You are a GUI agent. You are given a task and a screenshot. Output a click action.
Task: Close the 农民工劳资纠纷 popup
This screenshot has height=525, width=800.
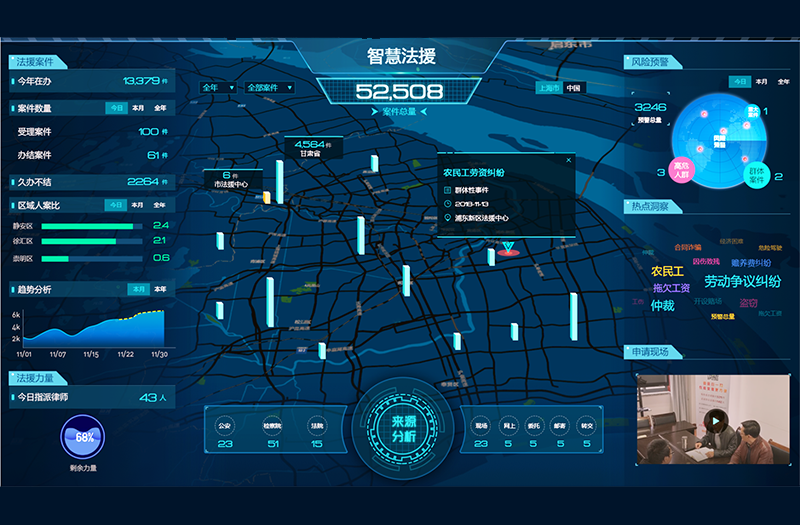(x=569, y=160)
